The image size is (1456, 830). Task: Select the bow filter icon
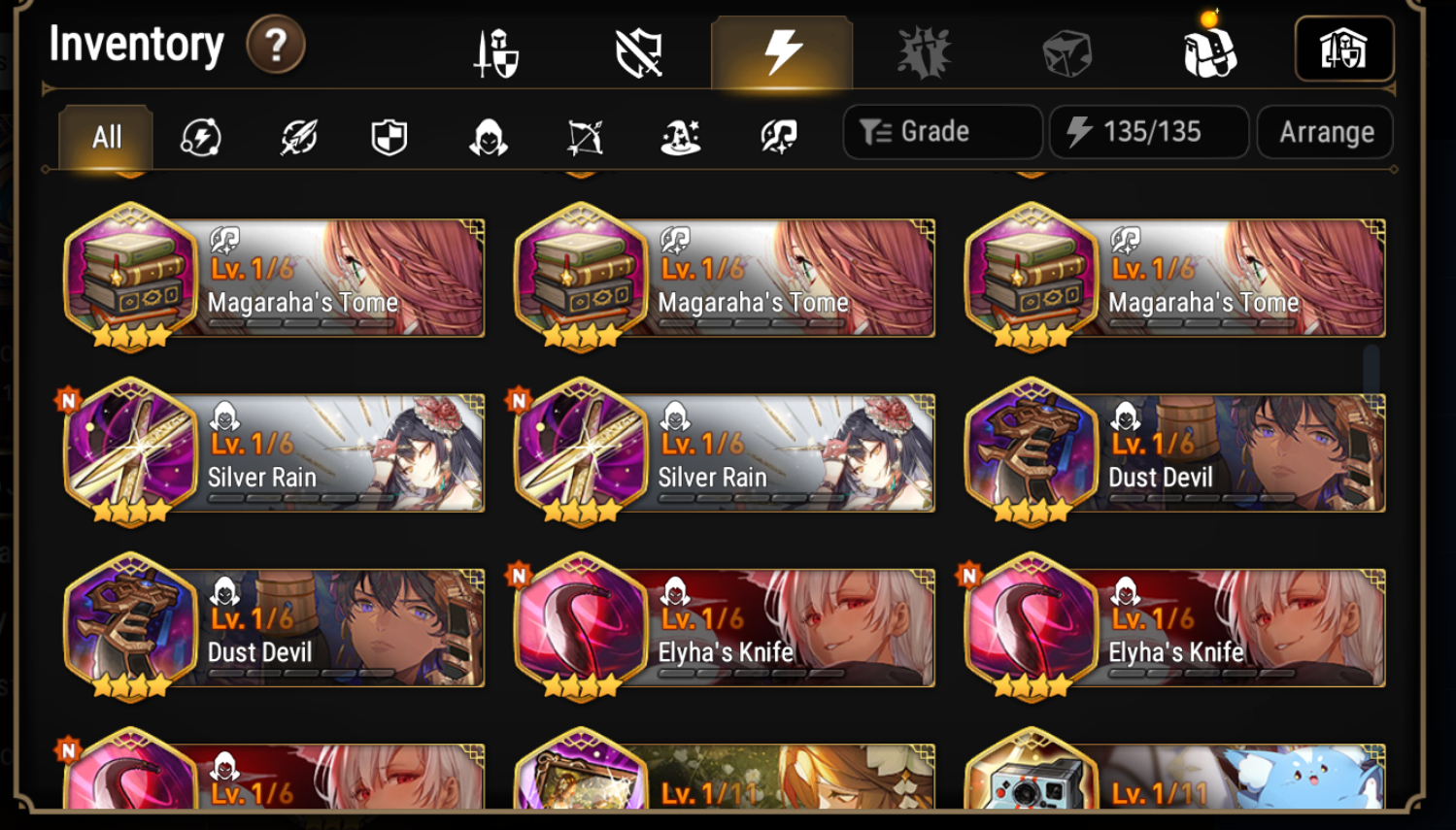point(584,138)
